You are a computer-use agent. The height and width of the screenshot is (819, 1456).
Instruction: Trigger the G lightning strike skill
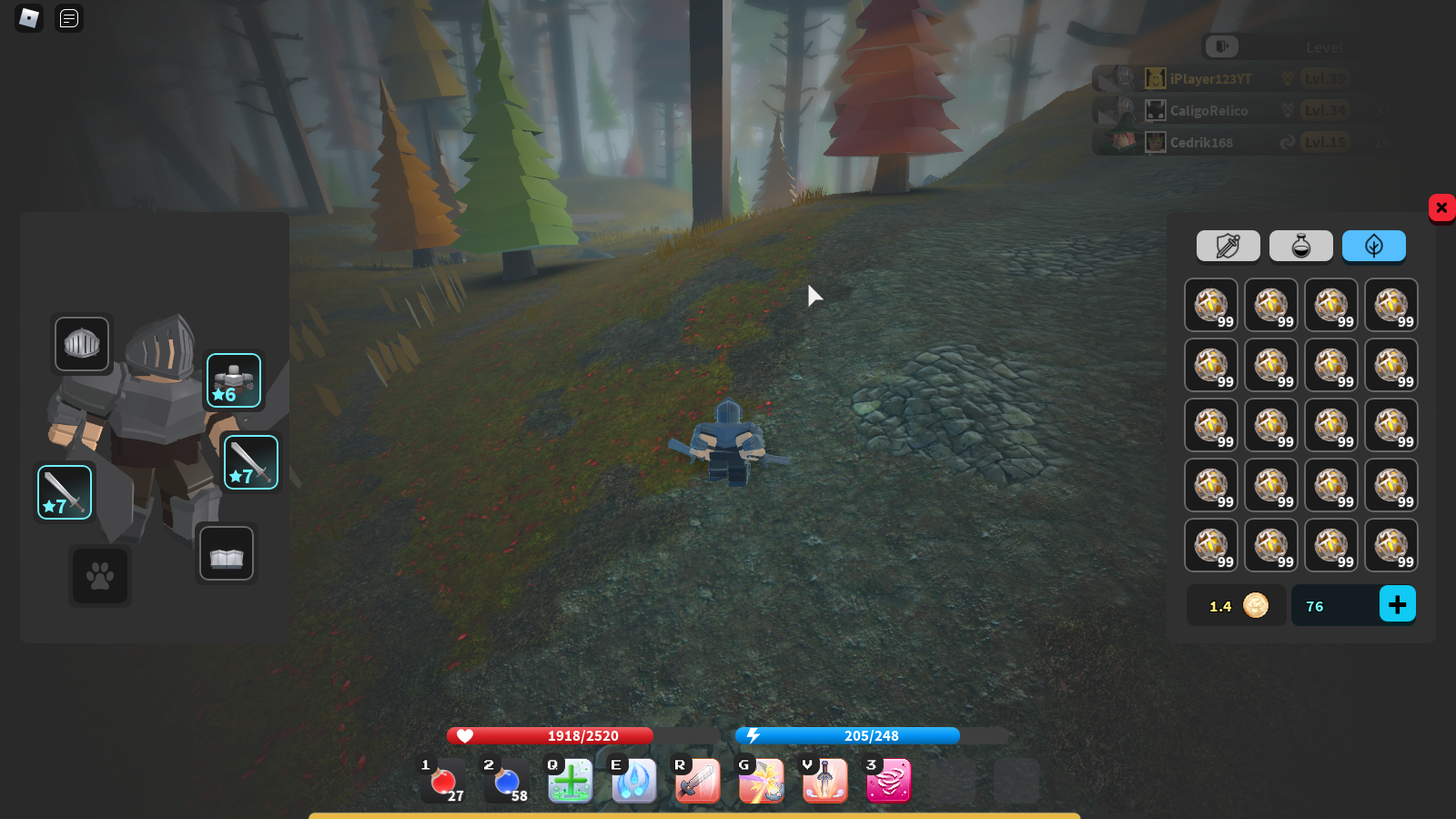click(761, 781)
